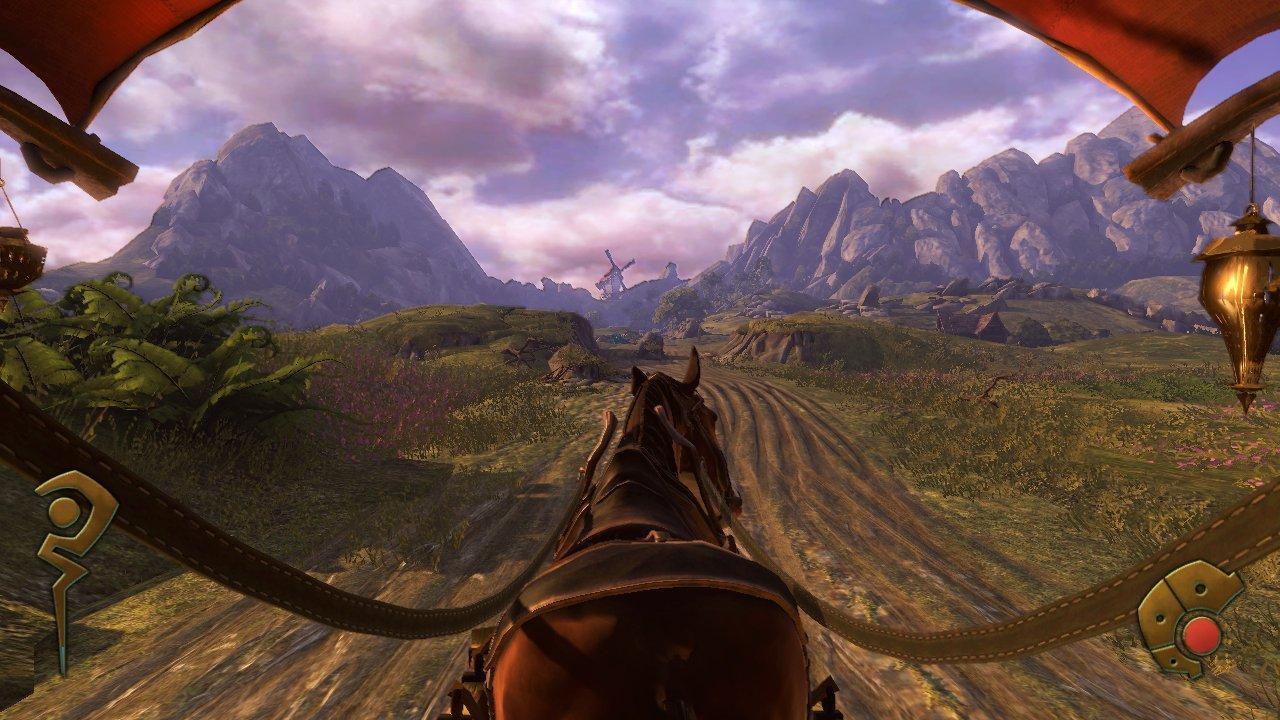Click the left rivet of the medallion plate
Screen dimensions: 1280x720
(x=1160, y=617)
